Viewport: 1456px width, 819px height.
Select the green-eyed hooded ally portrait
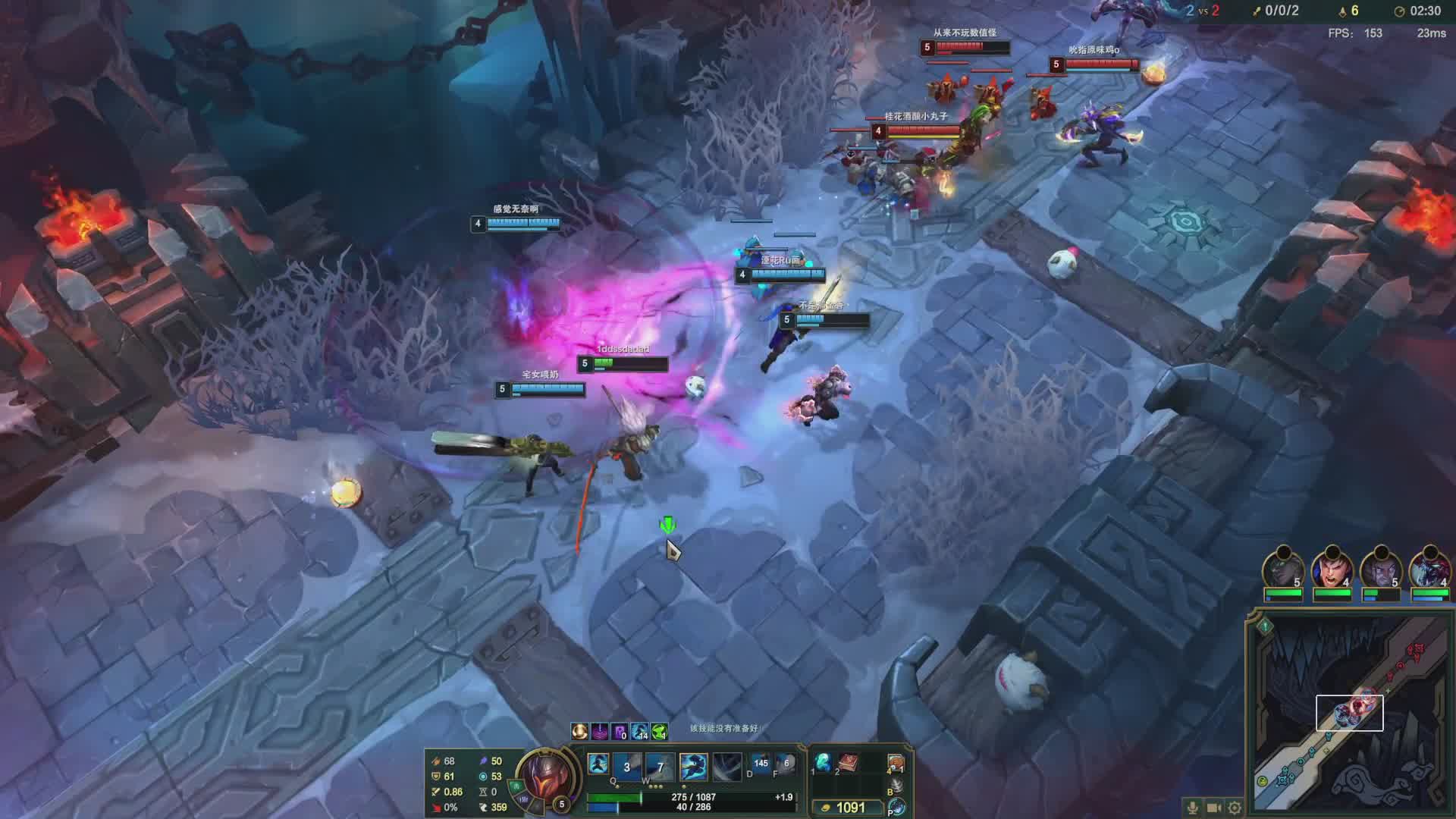[1283, 569]
